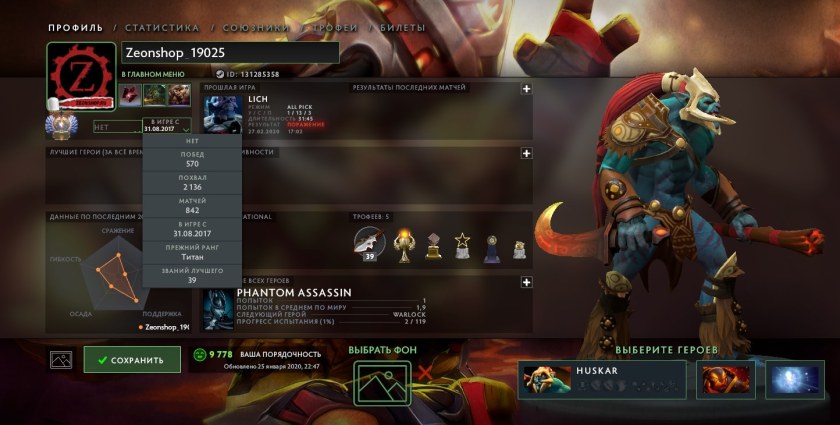Choose the red fiery hero thumbnail
Screen dimensions: 840x425
(728, 380)
